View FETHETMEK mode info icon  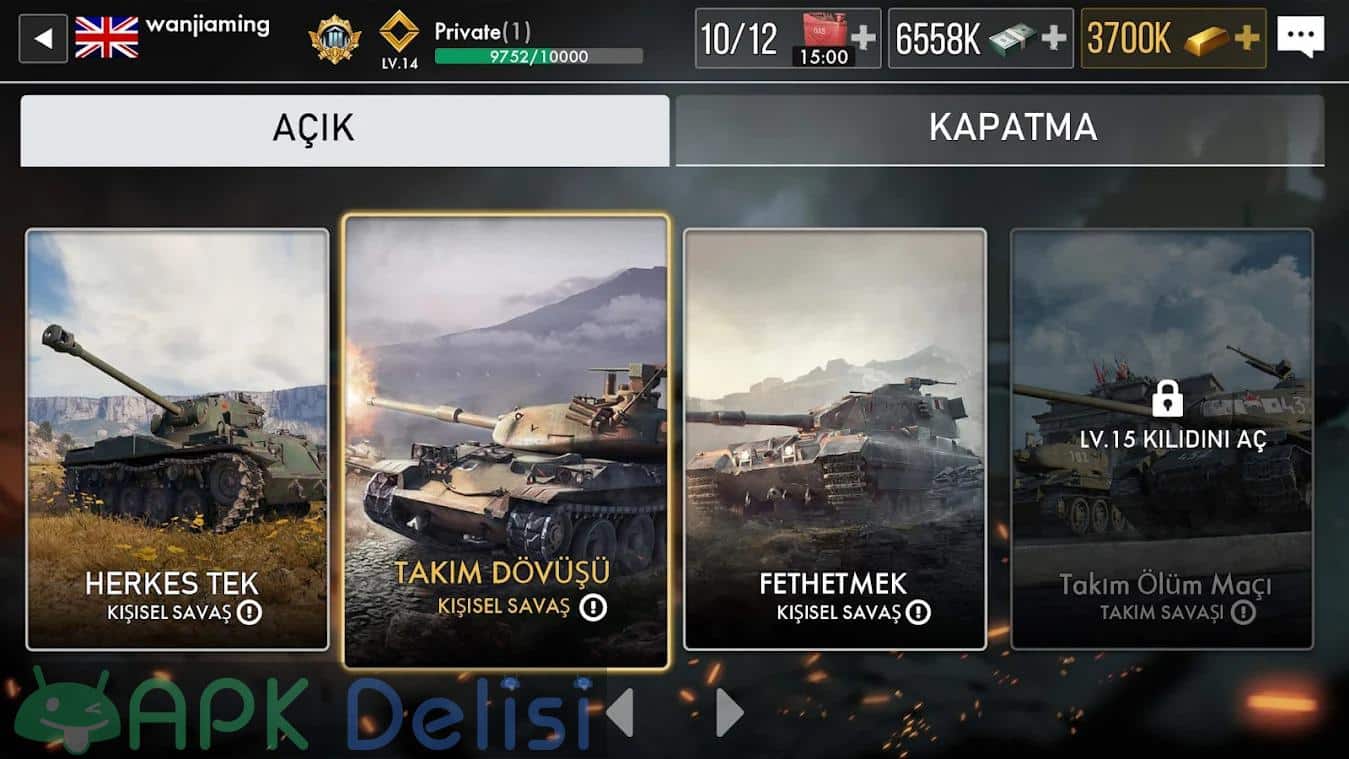(x=918, y=612)
